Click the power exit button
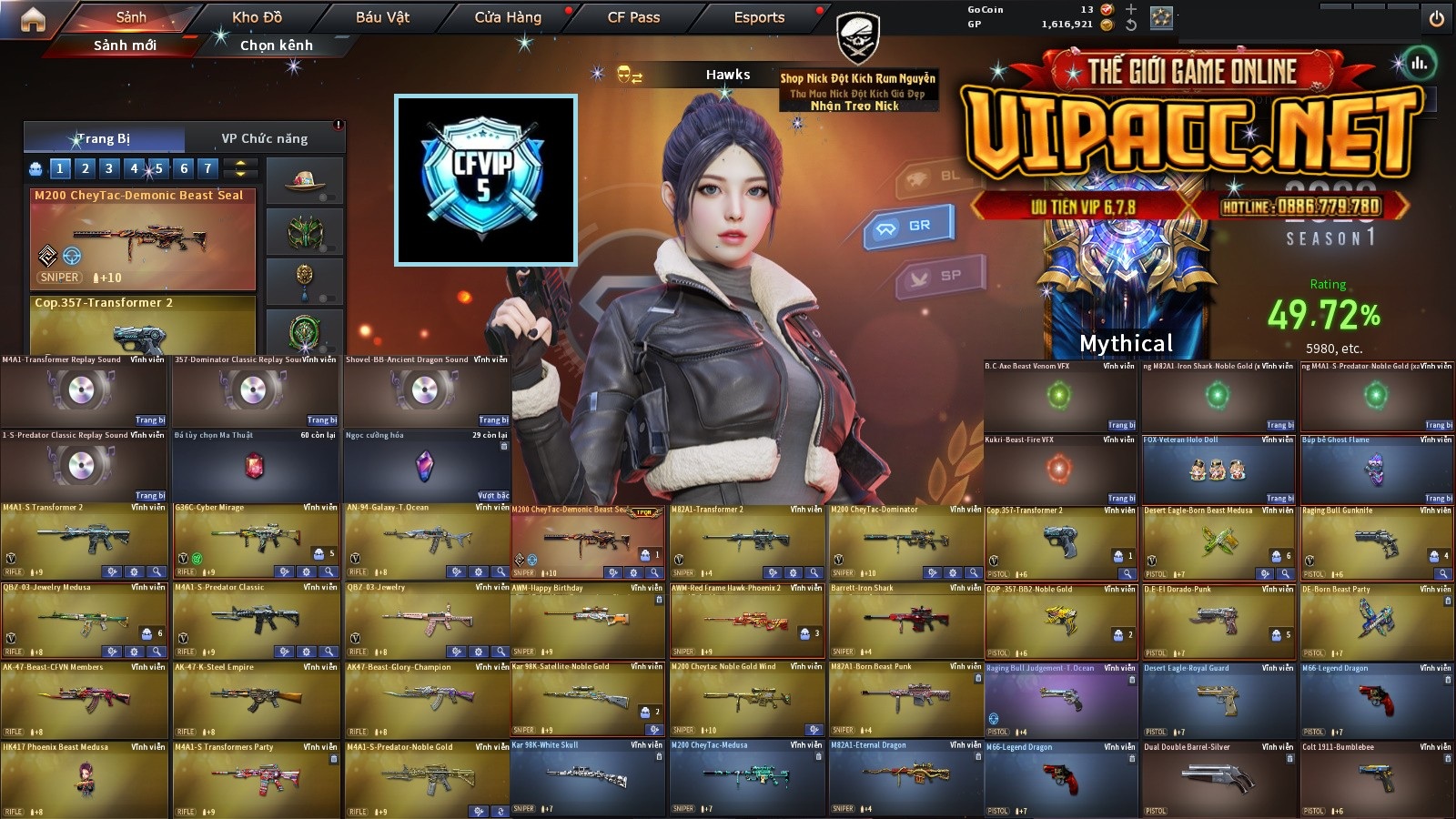The height and width of the screenshot is (819, 1456). [x=1437, y=19]
